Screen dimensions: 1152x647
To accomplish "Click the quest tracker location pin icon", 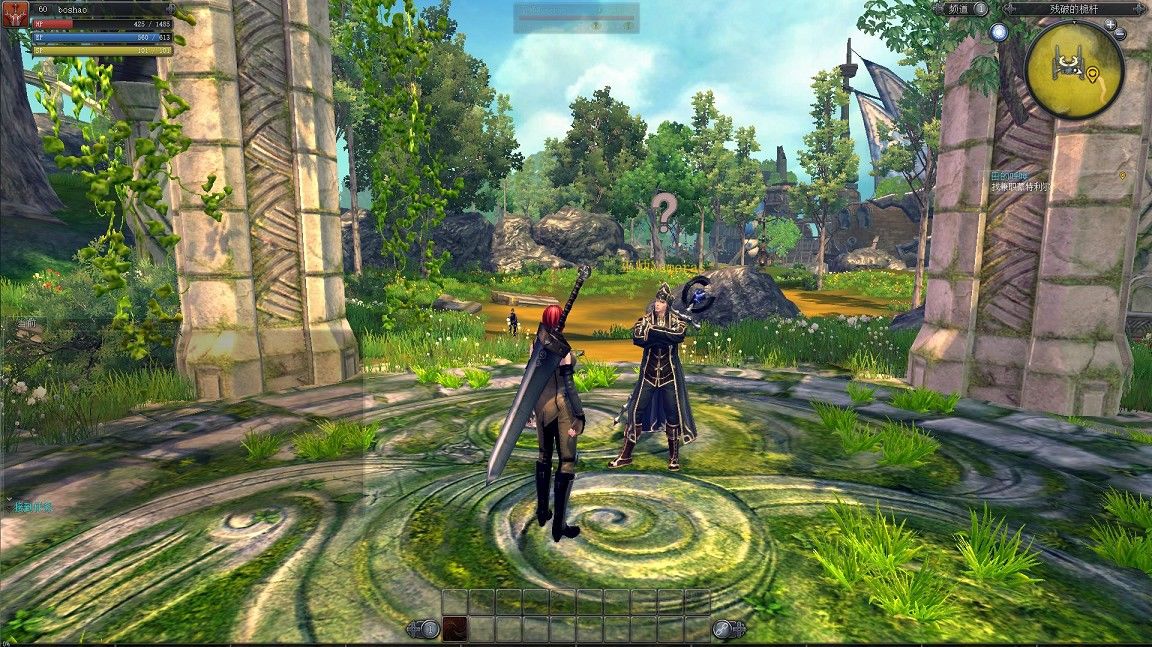I will (x=1123, y=175).
